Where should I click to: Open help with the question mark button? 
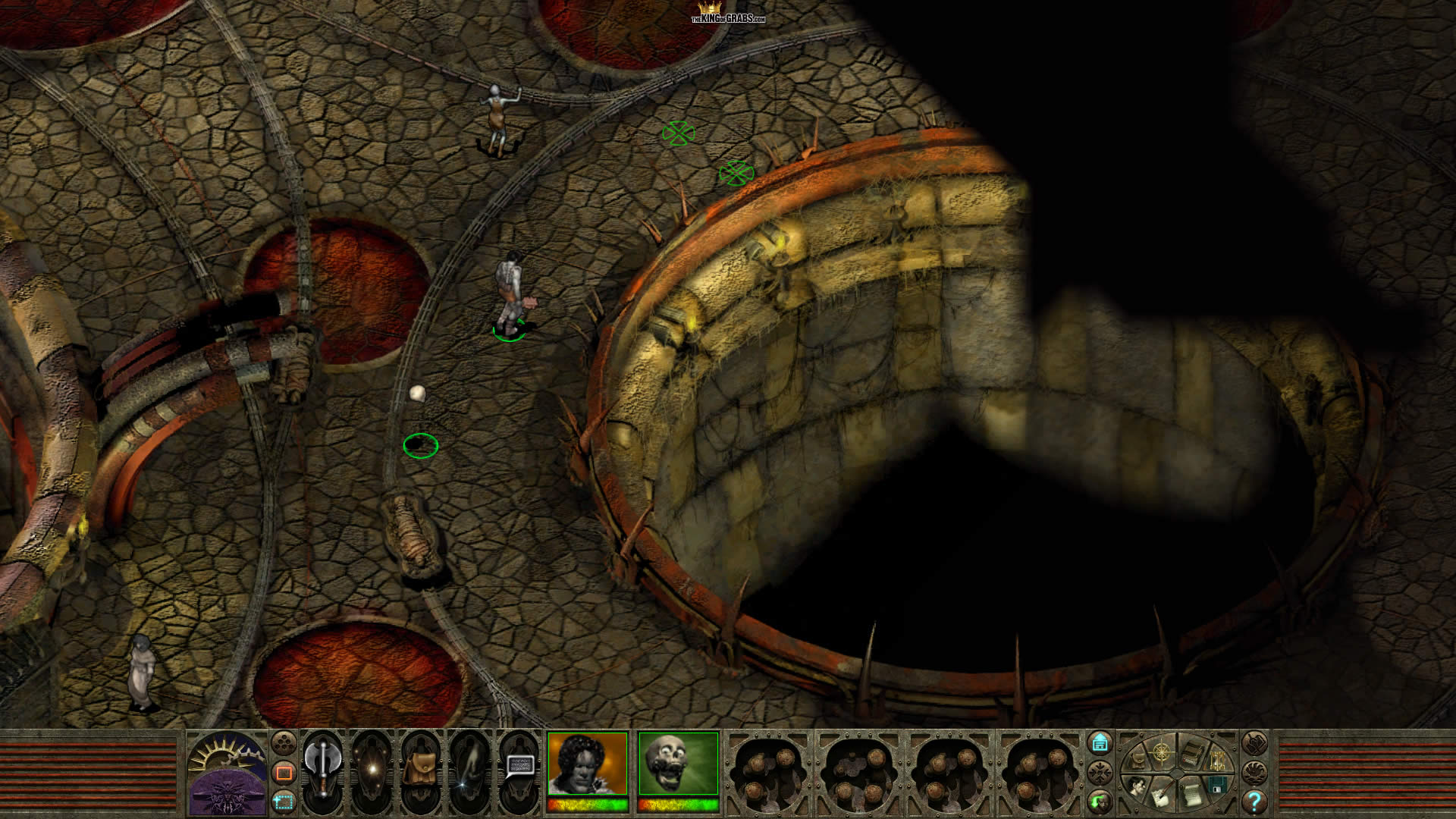point(1255,801)
